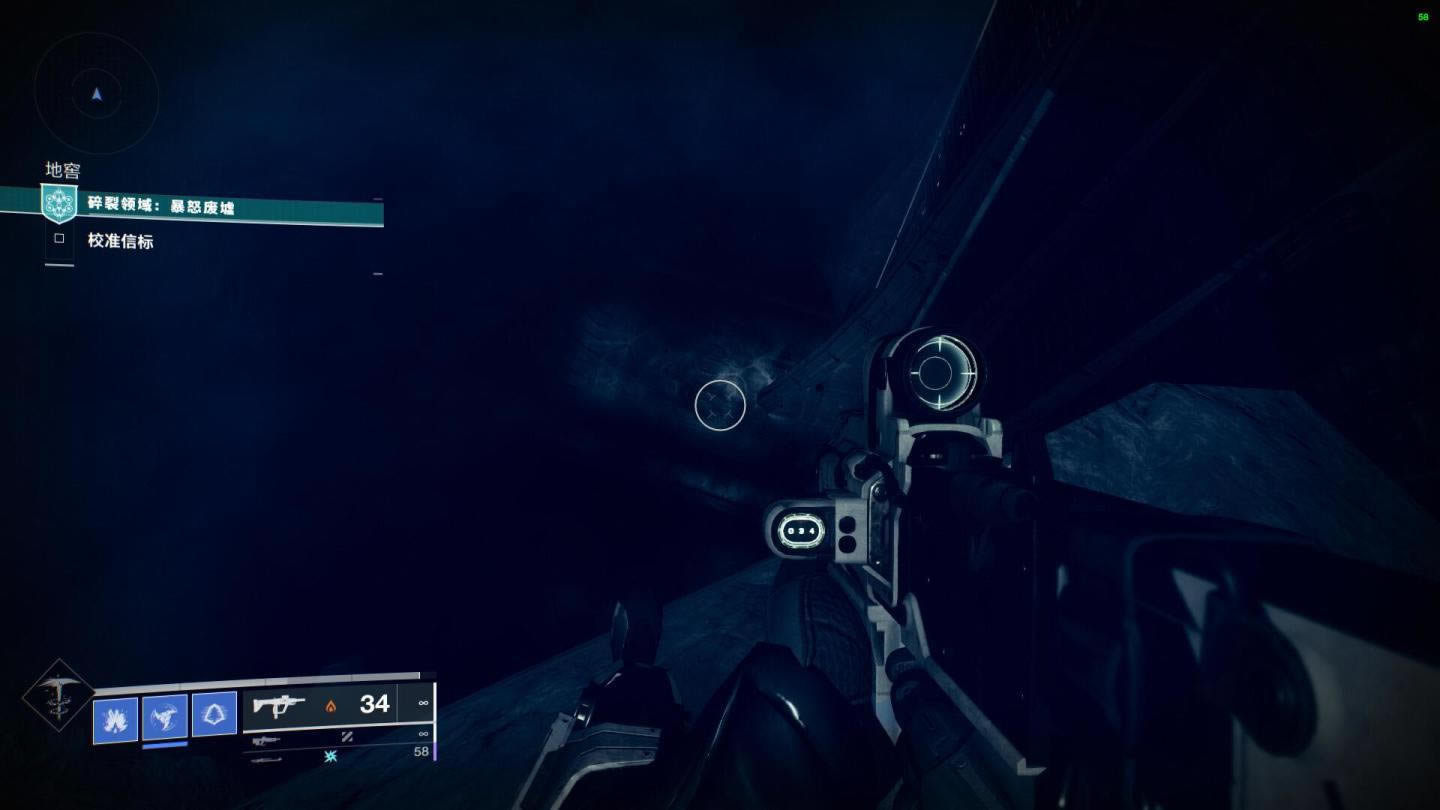The height and width of the screenshot is (810, 1440).
Task: Open the 碎裂领域: 暴怒废墟 quest tracker banner
Action: point(230,207)
